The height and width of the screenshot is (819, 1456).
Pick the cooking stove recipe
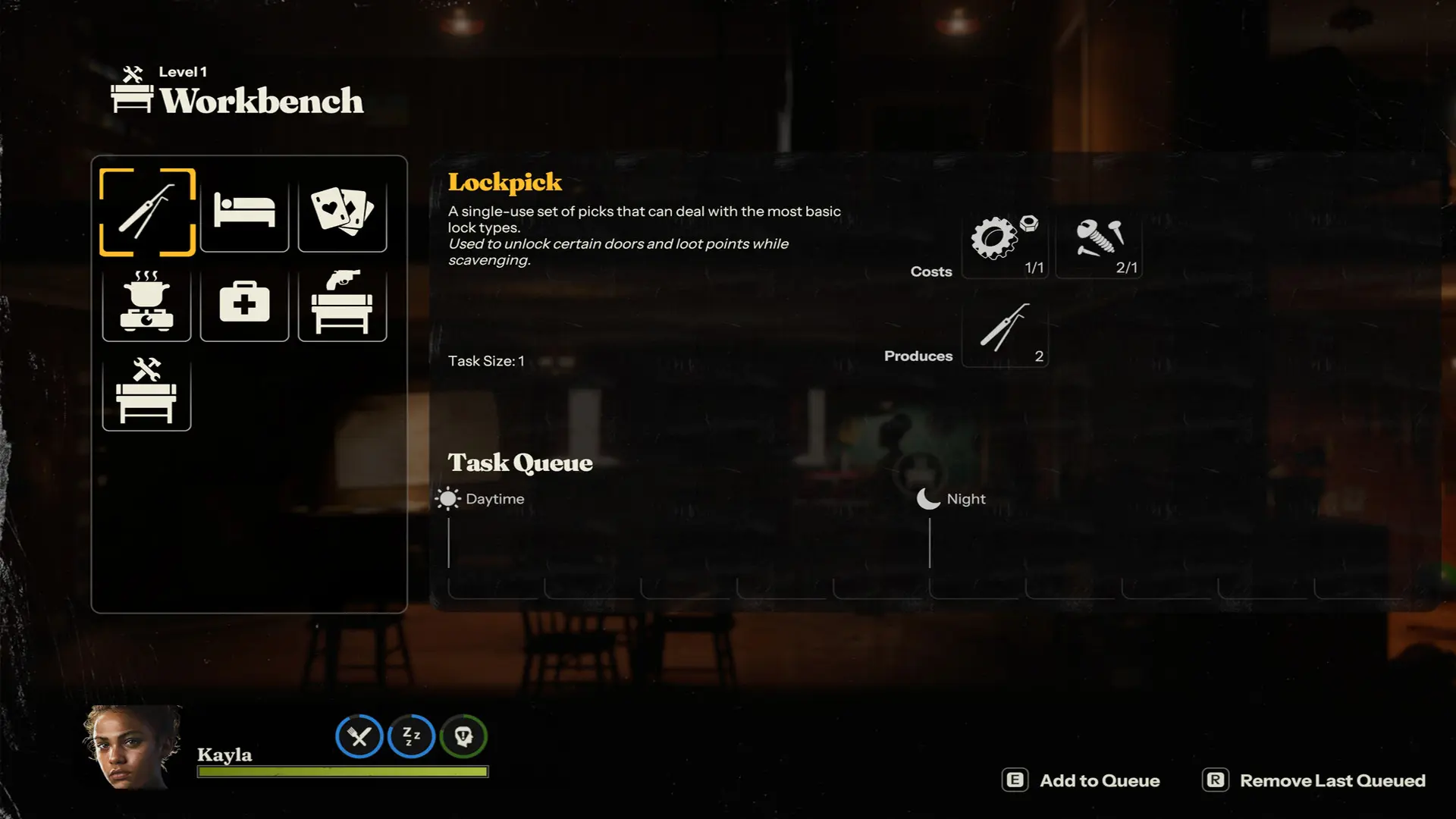point(146,302)
